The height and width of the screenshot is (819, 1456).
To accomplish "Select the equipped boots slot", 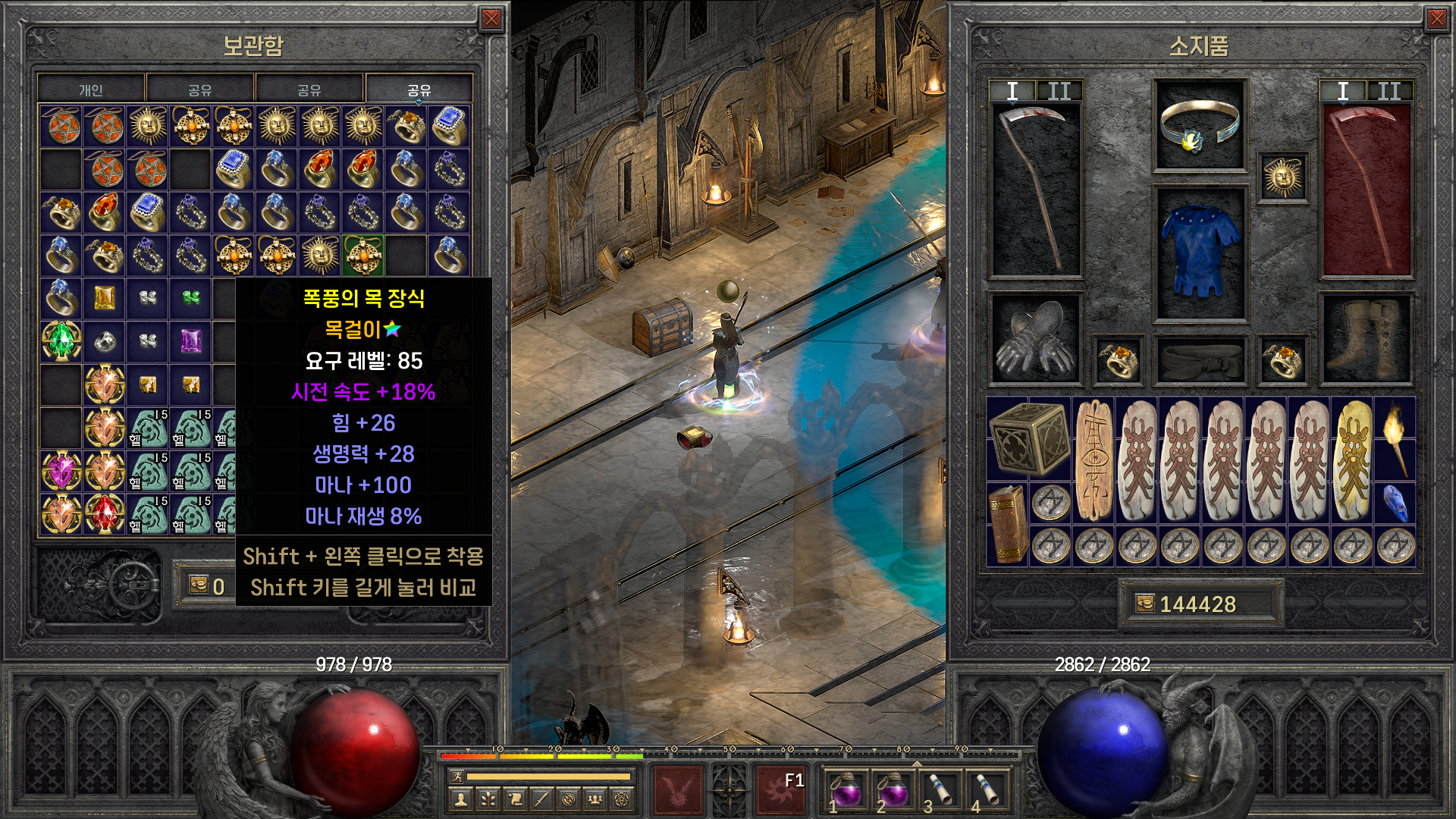I will coord(1366,339).
